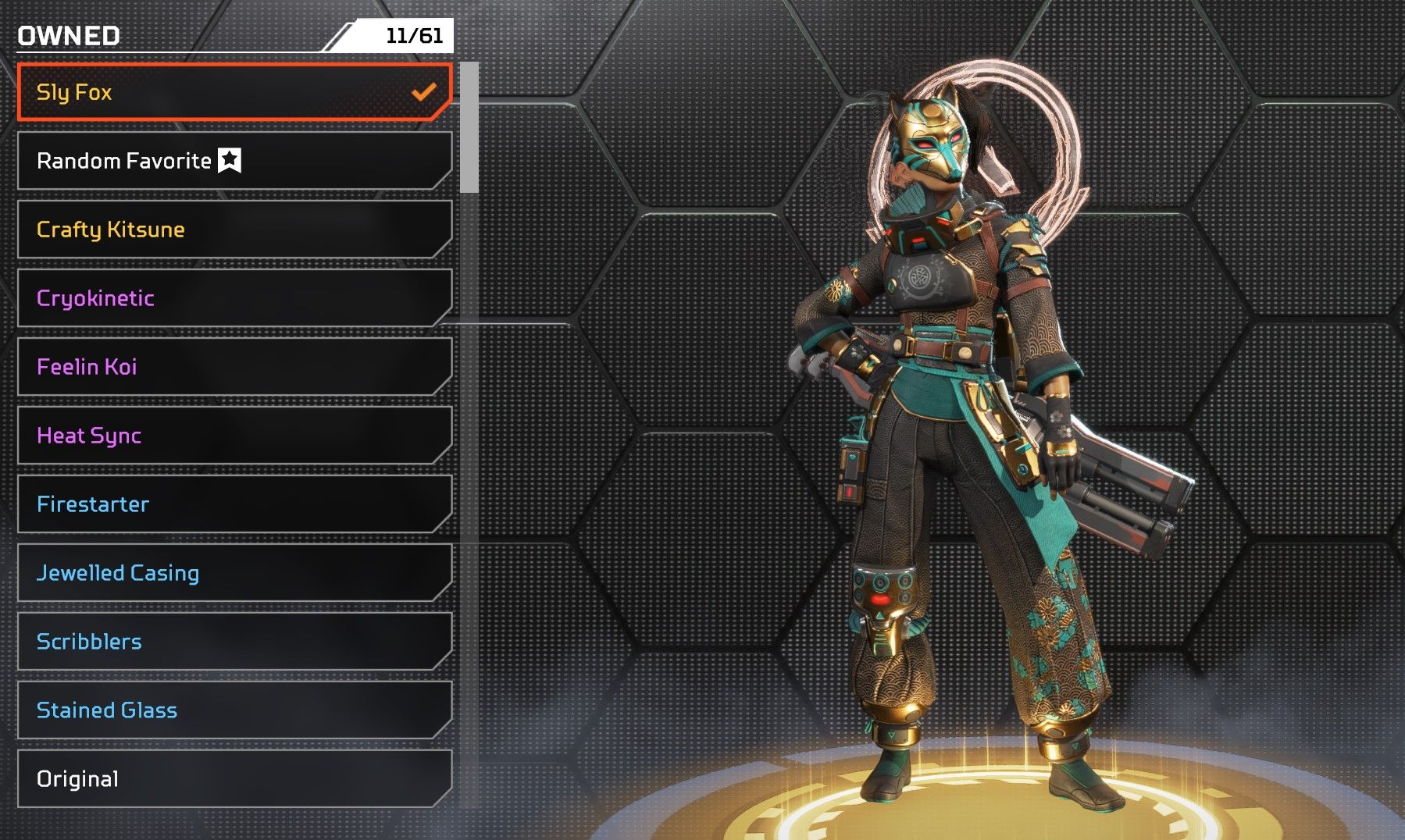The width and height of the screenshot is (1405, 840).
Task: Select the Firestarter skin
Action: (x=234, y=504)
